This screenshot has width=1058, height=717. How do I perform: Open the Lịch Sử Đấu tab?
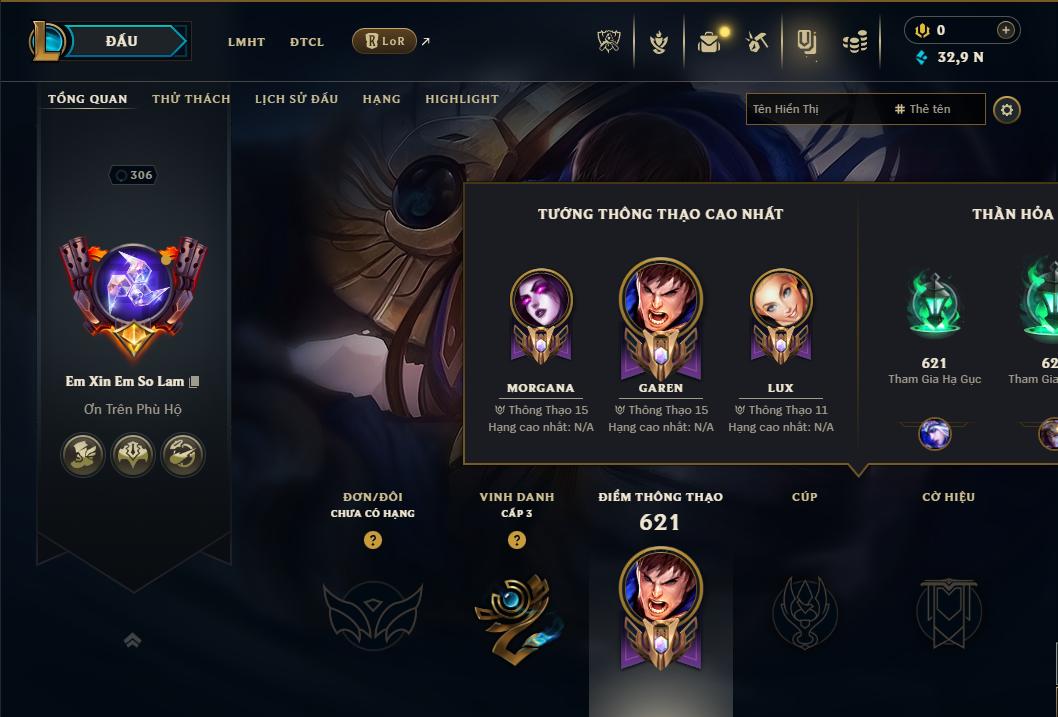[x=296, y=99]
